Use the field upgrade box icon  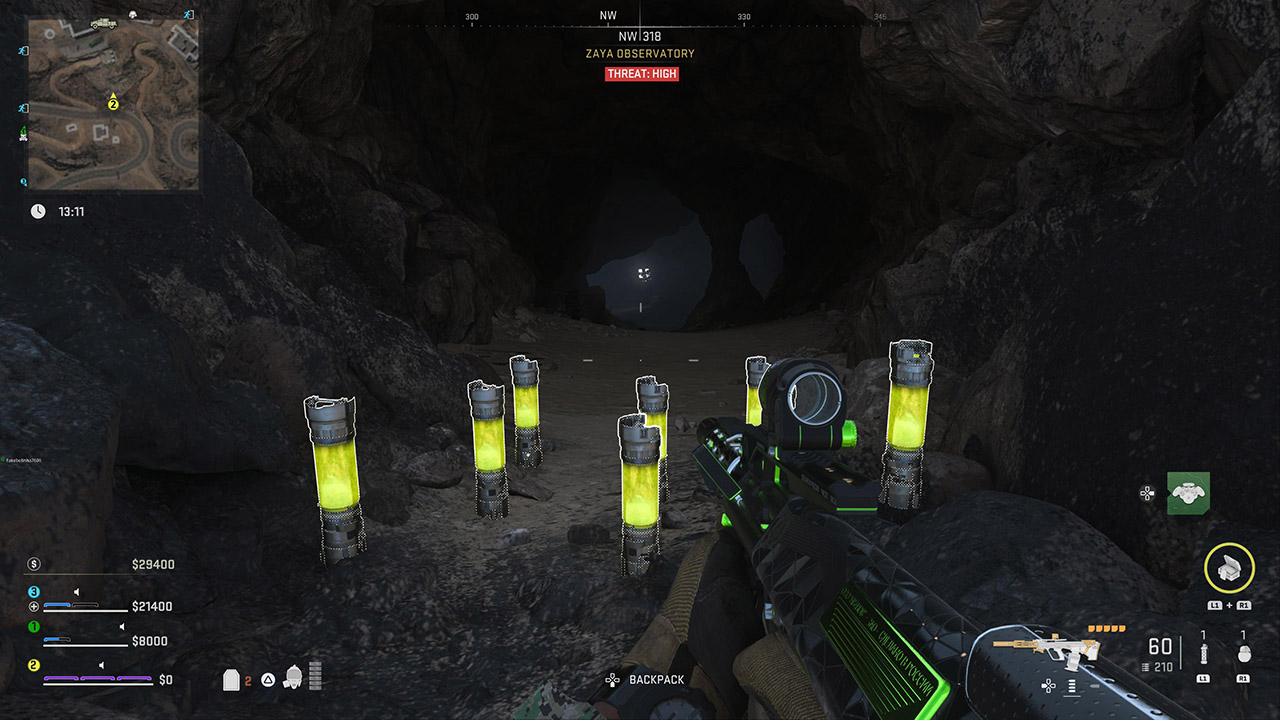(1229, 568)
